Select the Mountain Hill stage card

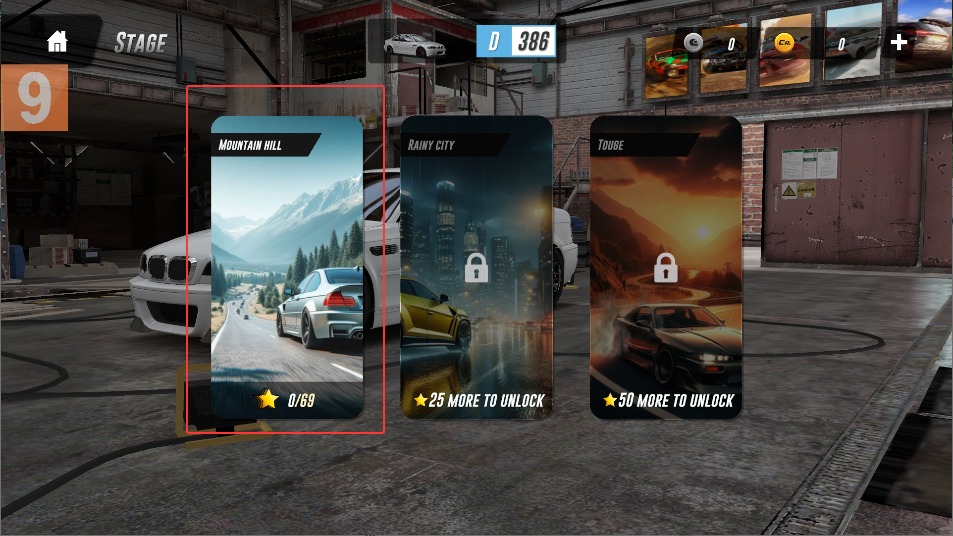tap(287, 267)
